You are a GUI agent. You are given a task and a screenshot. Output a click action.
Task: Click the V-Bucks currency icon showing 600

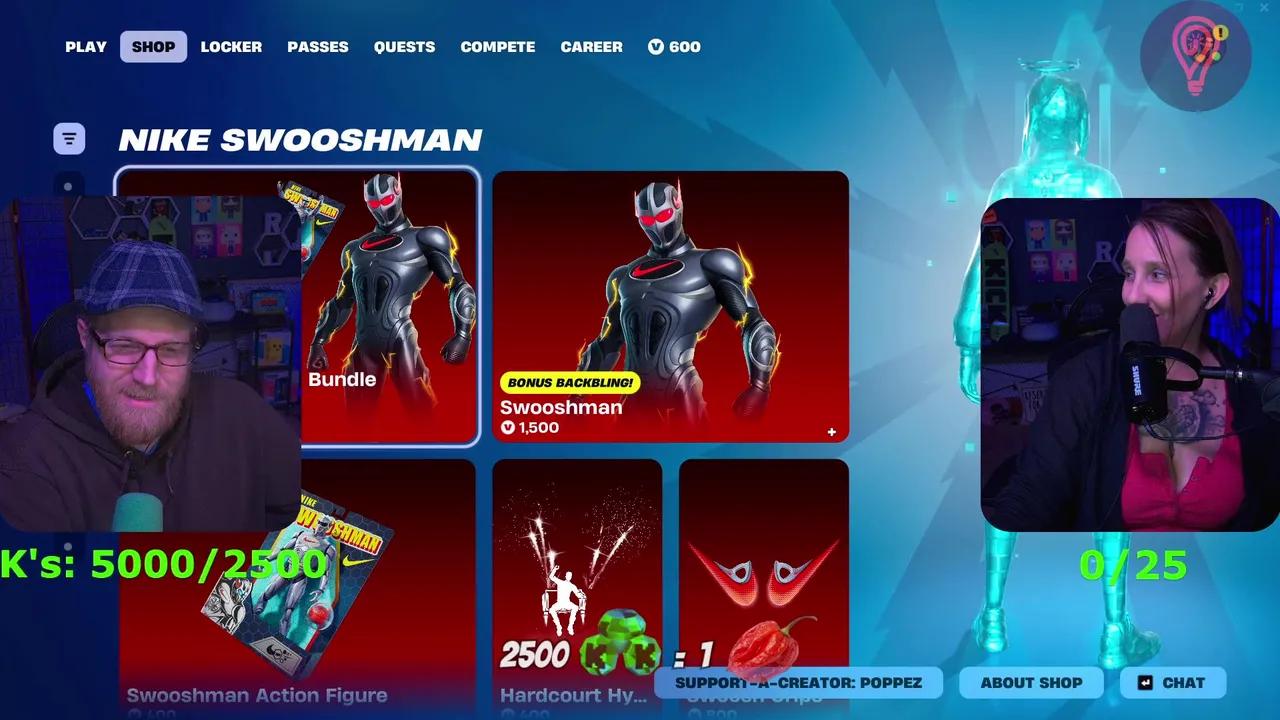[655, 46]
